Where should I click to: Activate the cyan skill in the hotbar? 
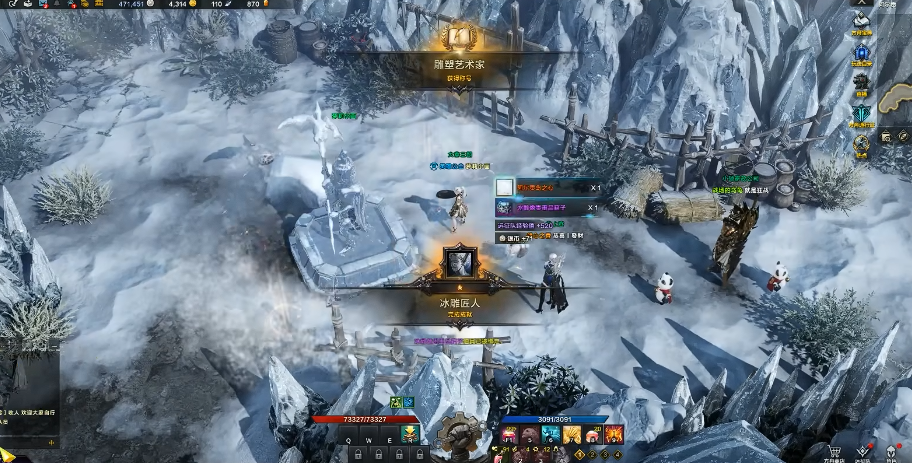pyautogui.click(x=548, y=434)
